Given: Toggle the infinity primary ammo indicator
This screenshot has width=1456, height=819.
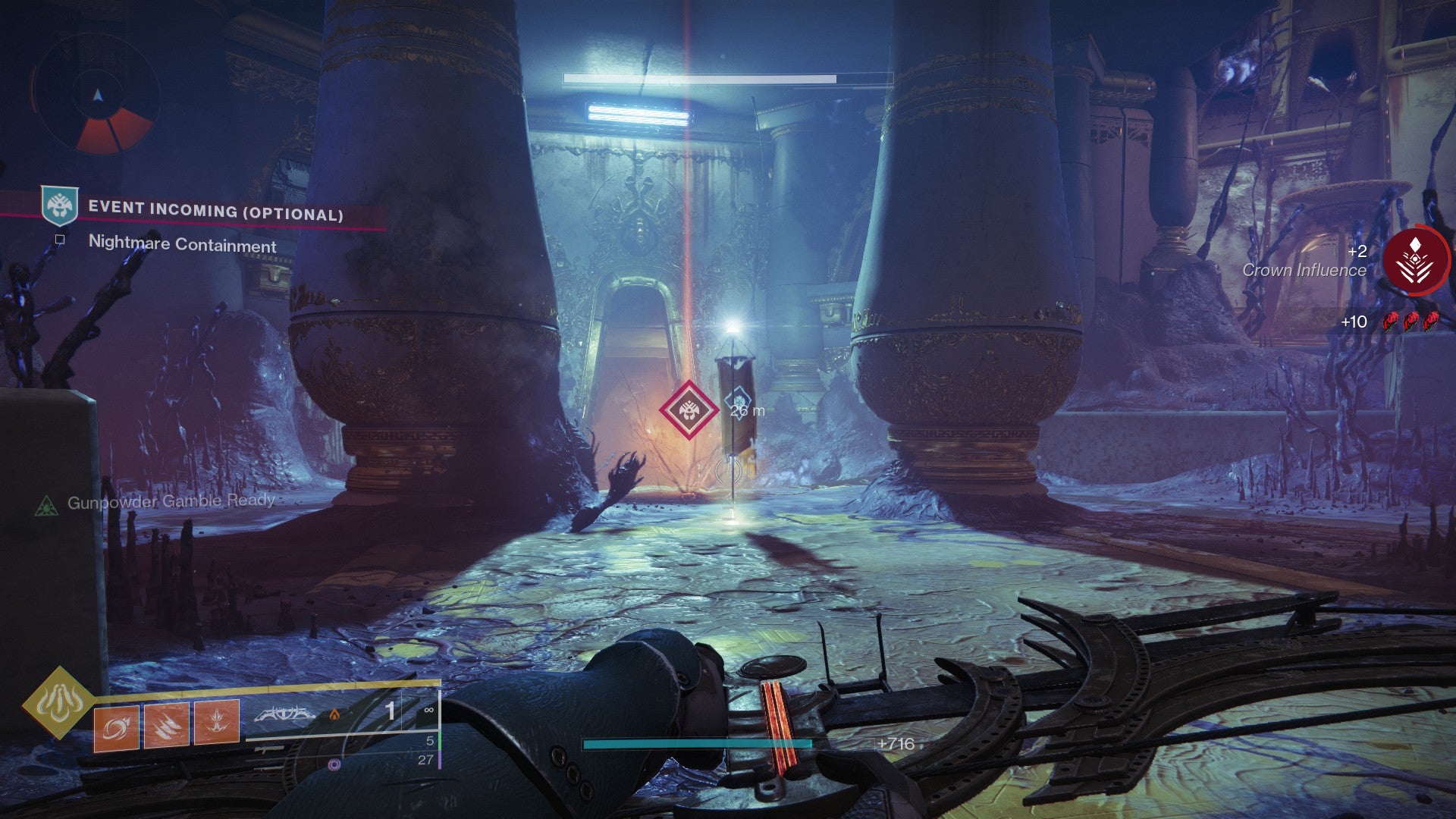Looking at the screenshot, I should click(429, 710).
